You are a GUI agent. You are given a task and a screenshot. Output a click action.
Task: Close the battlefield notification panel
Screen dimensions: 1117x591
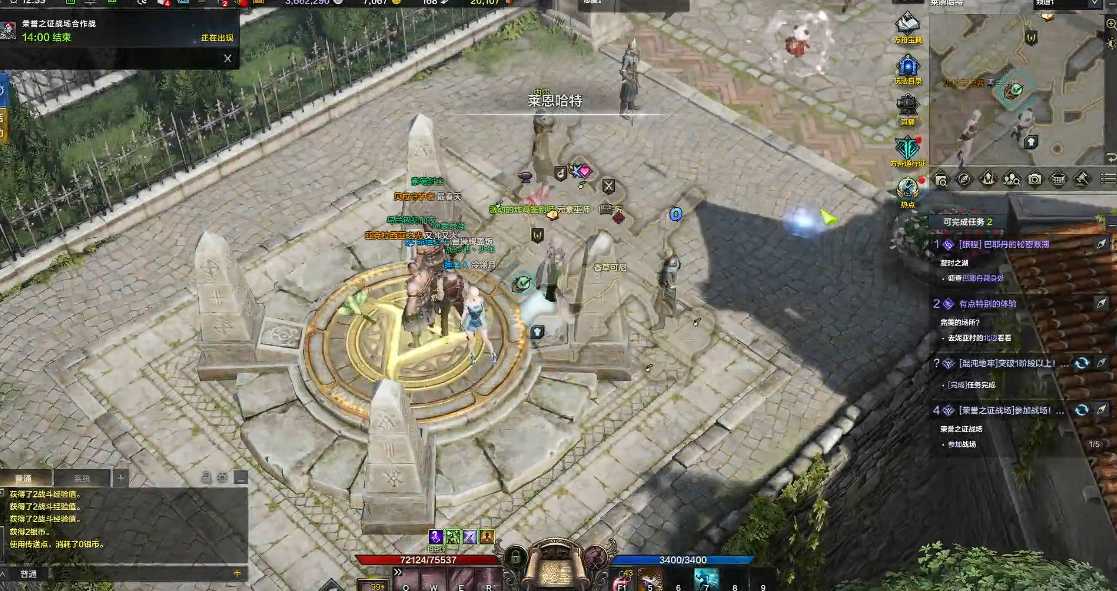tap(227, 59)
